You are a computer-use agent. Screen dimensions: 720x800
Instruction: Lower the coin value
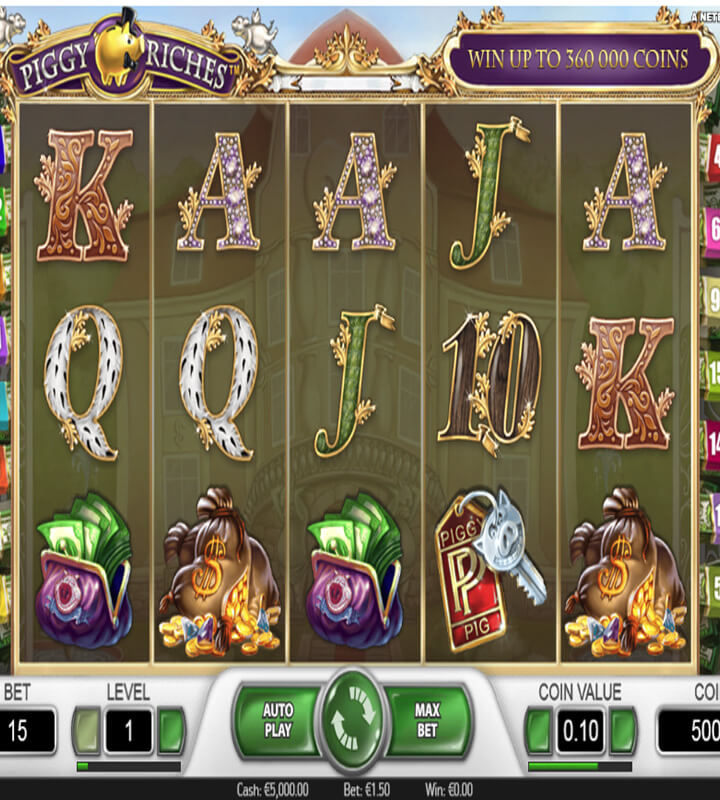tap(540, 729)
